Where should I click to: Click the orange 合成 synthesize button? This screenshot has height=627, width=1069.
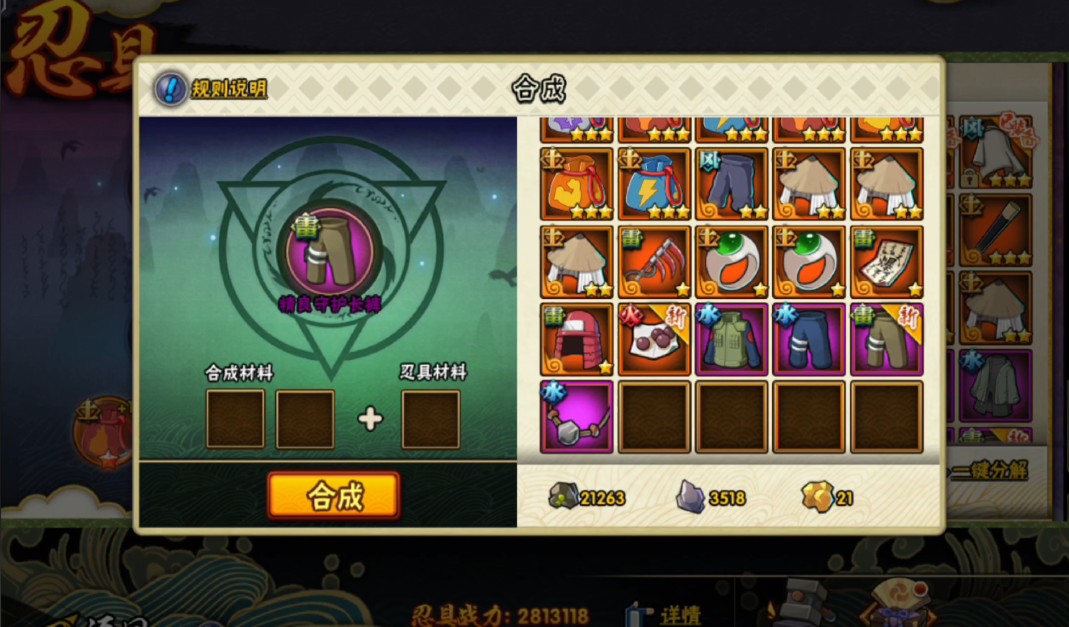[333, 495]
